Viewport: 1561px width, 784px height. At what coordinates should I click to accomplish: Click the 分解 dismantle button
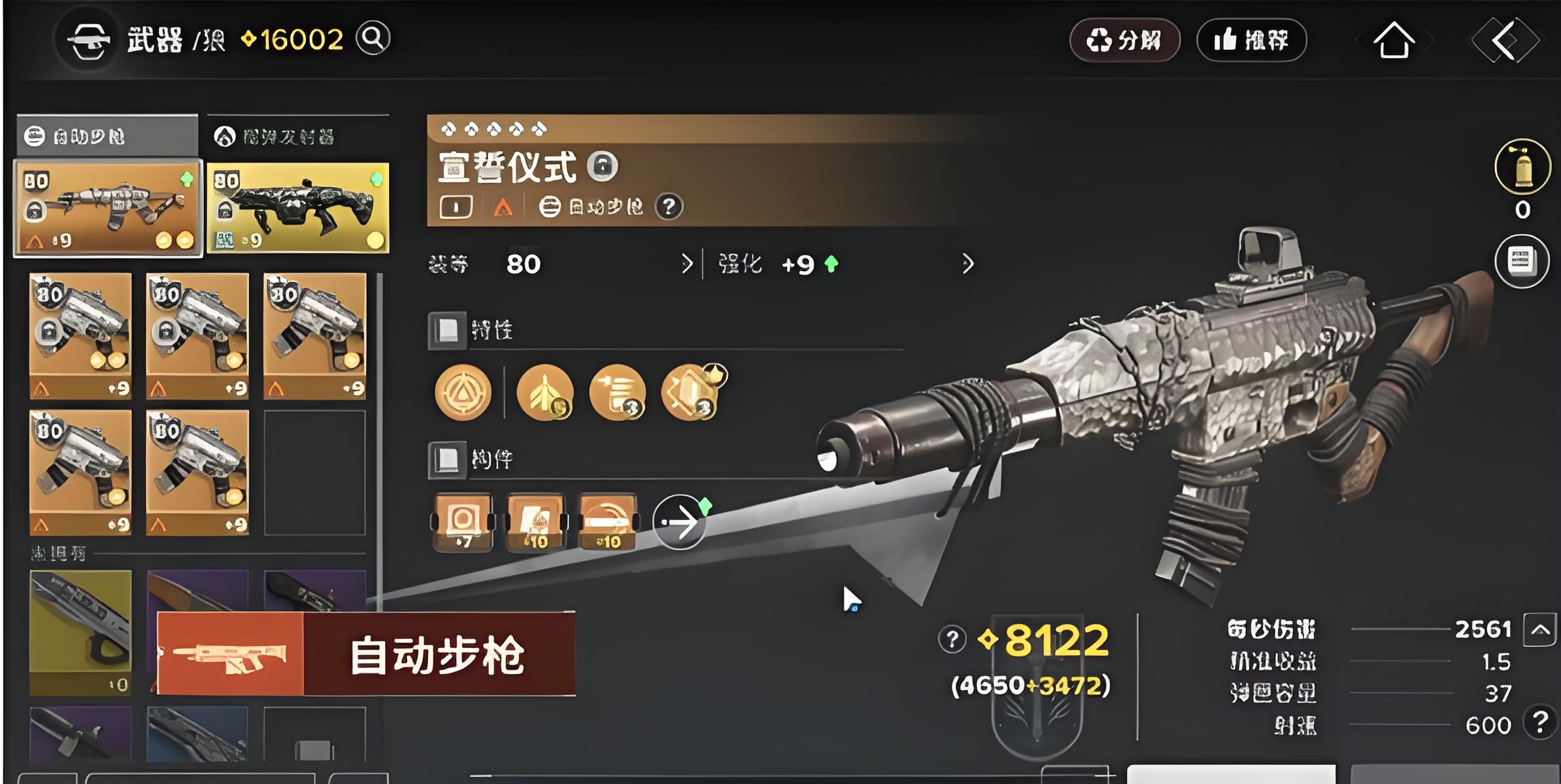1124,41
